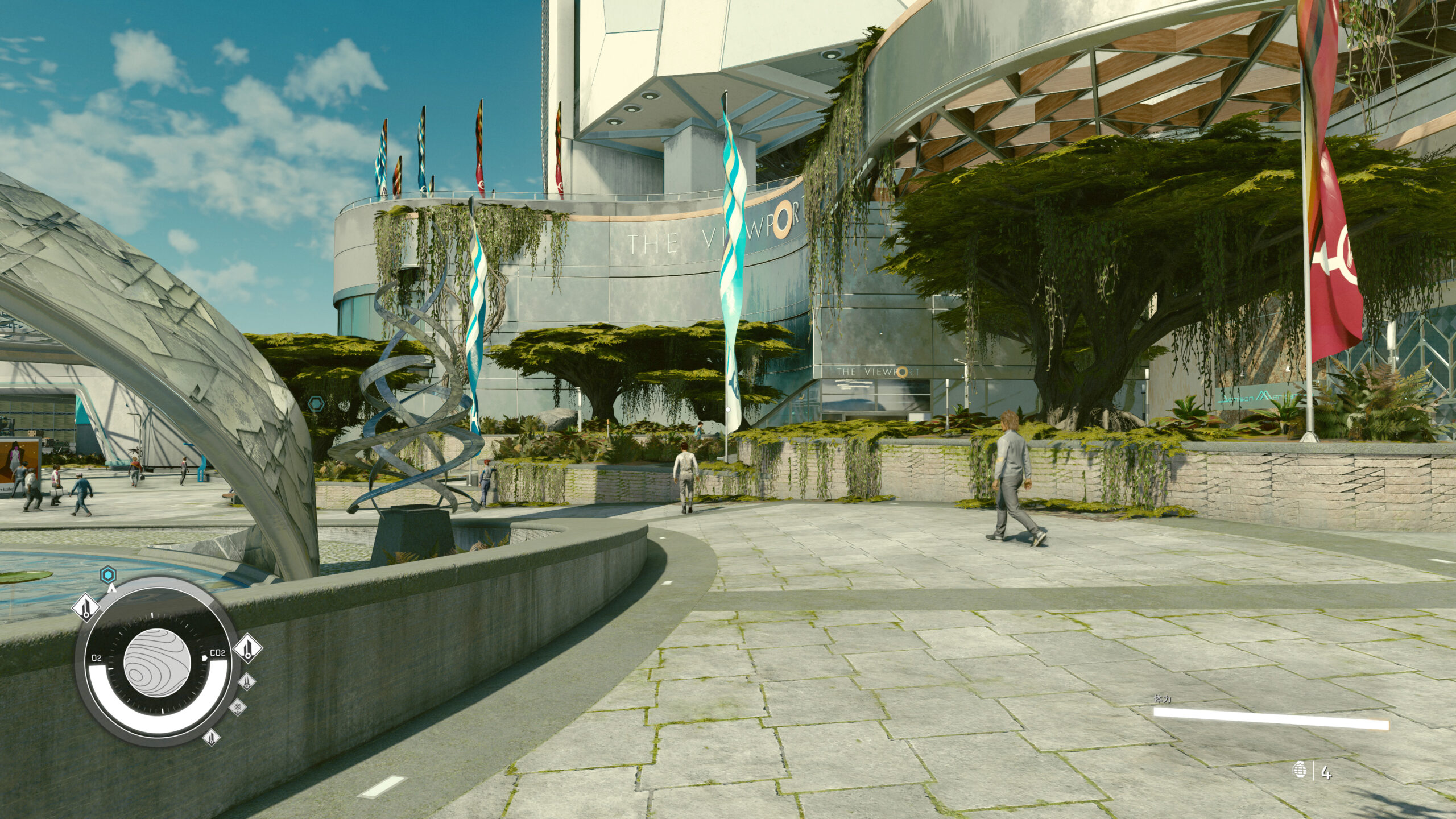Click the blue hexagon objective marker floating in plaza
Image resolution: width=1456 pixels, height=819 pixels.
click(x=316, y=404)
